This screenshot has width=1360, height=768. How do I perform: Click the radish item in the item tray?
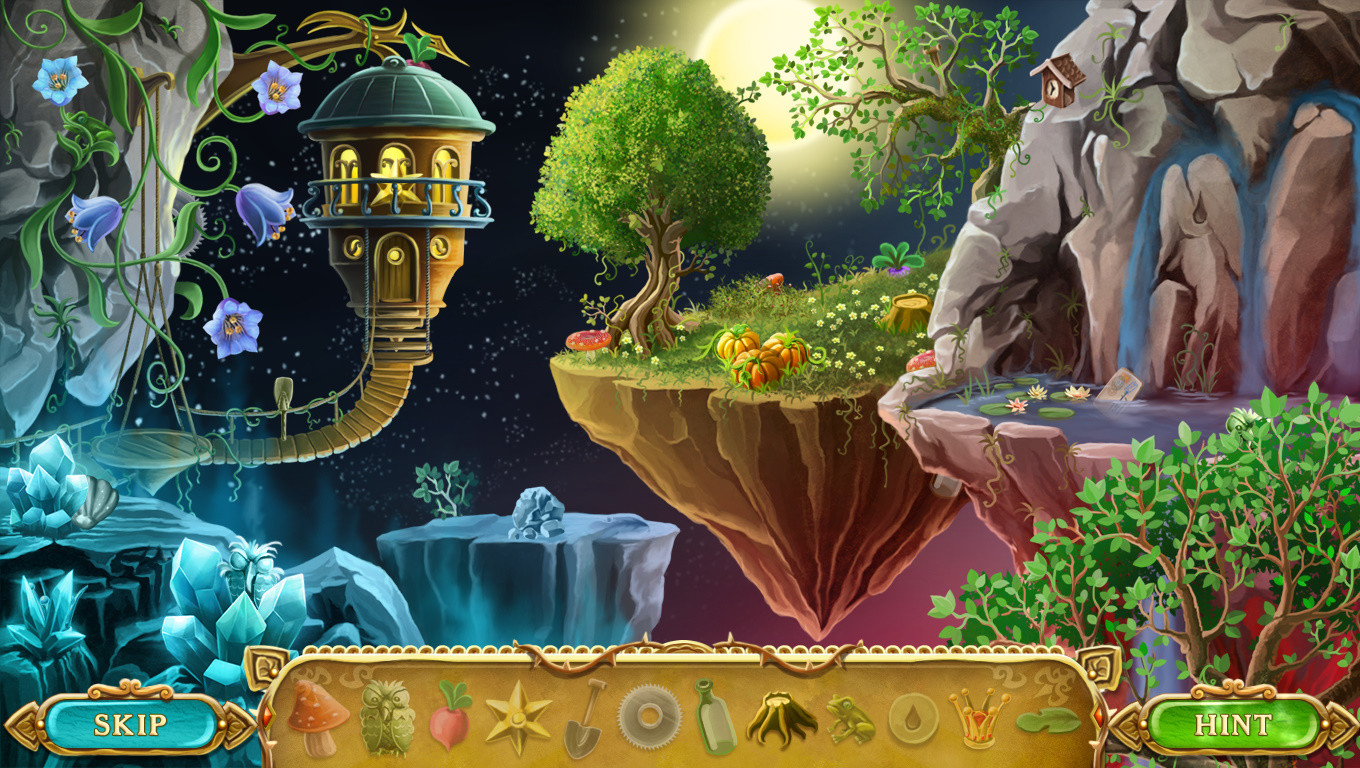(450, 733)
